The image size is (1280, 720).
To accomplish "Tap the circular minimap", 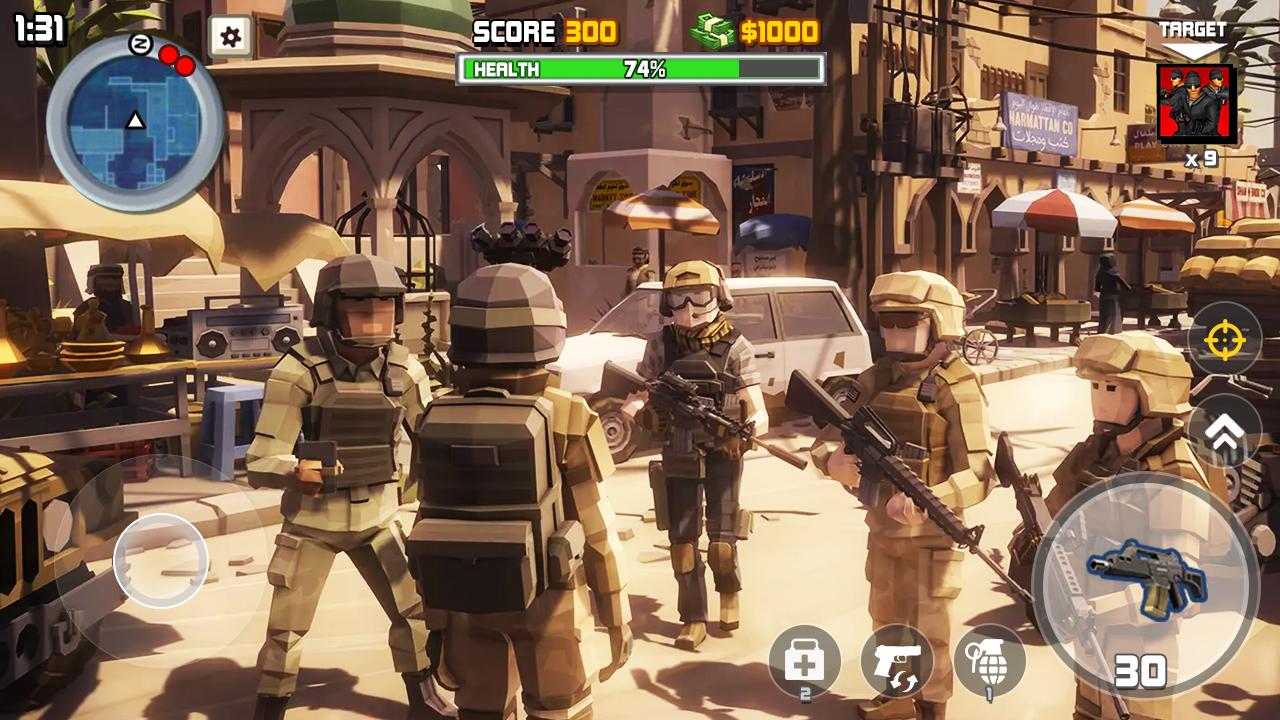I will pos(134,121).
